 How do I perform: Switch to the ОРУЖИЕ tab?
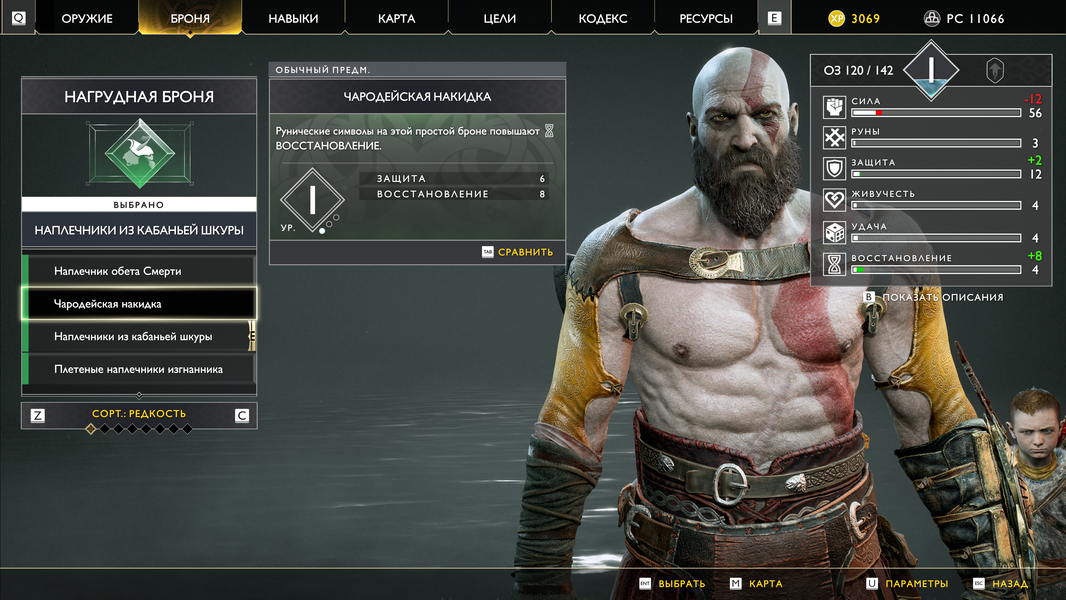[x=87, y=18]
